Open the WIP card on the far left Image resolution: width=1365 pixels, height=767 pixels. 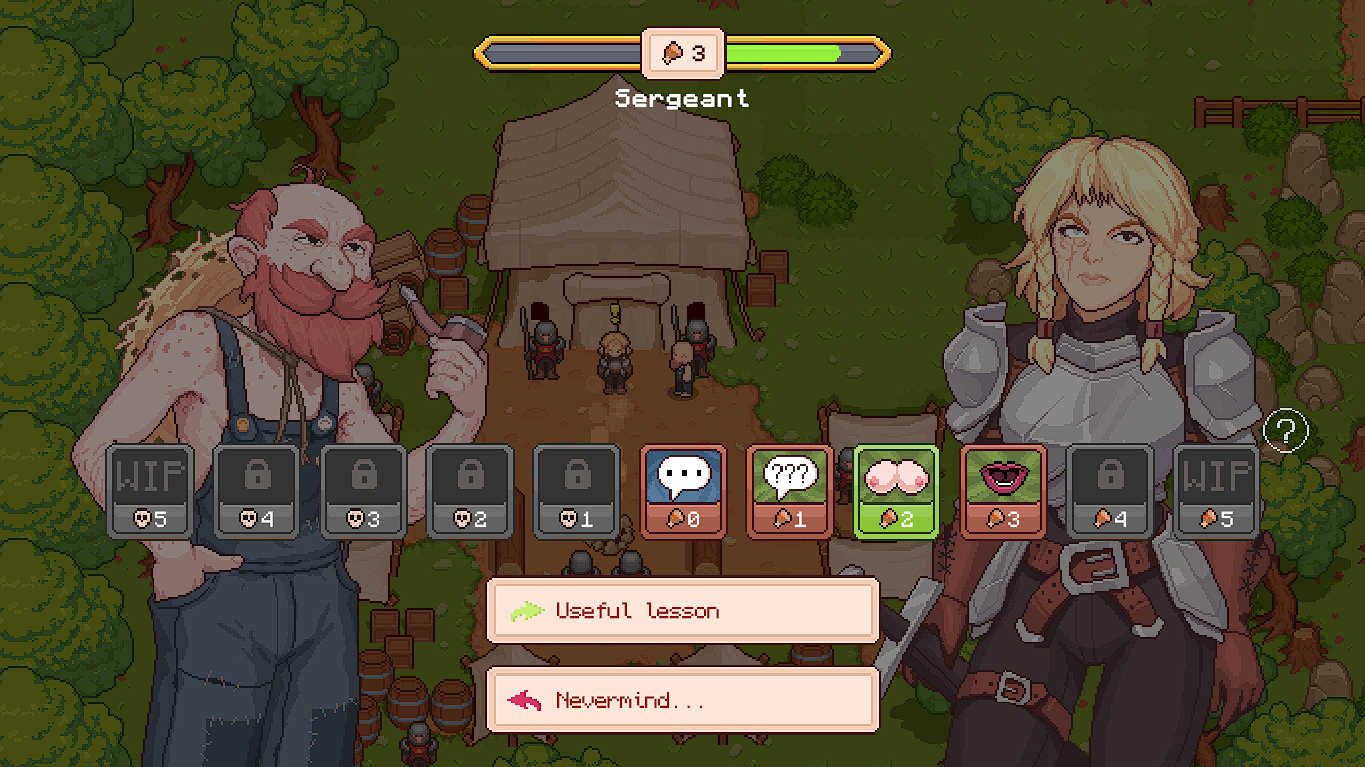coord(149,490)
